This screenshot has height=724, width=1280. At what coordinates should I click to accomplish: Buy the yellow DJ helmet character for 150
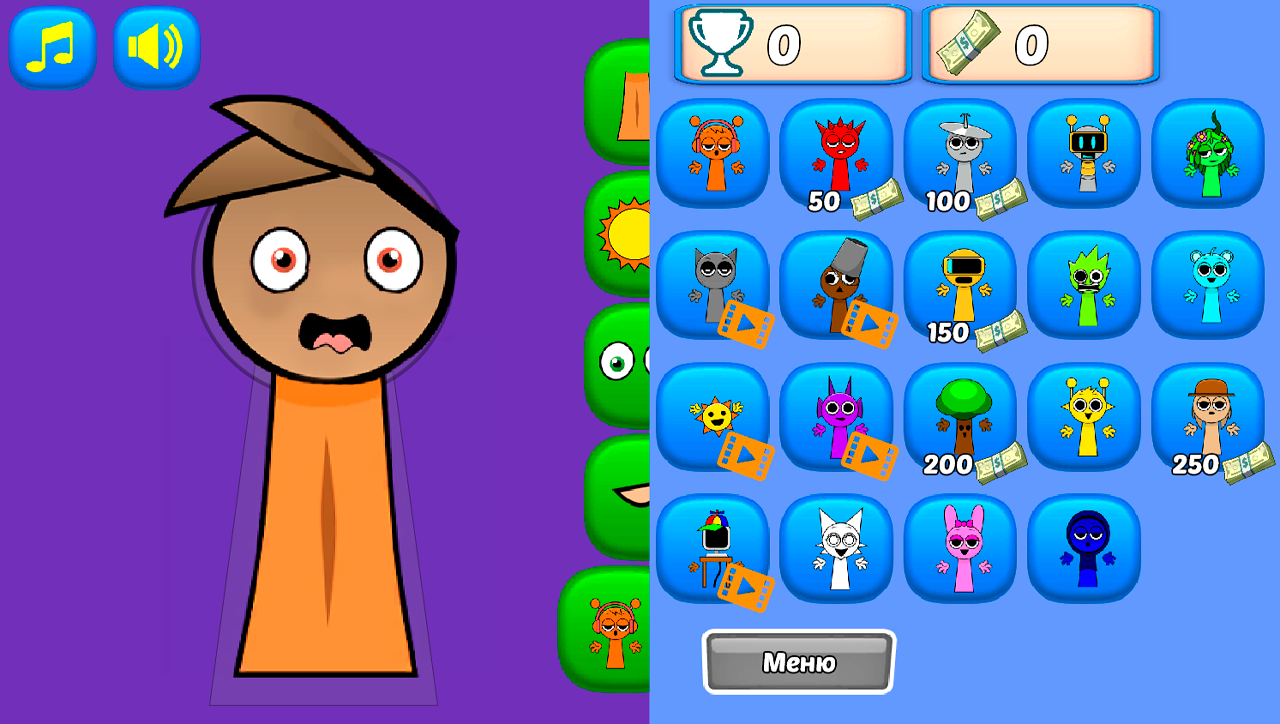[961, 285]
